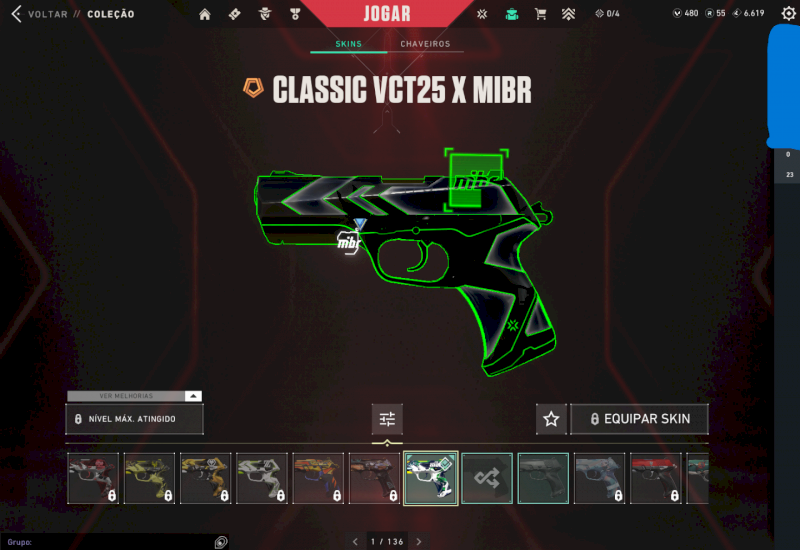Select the default Classic thumbnail beside shuffle
This screenshot has height=550, width=800.
click(543, 478)
